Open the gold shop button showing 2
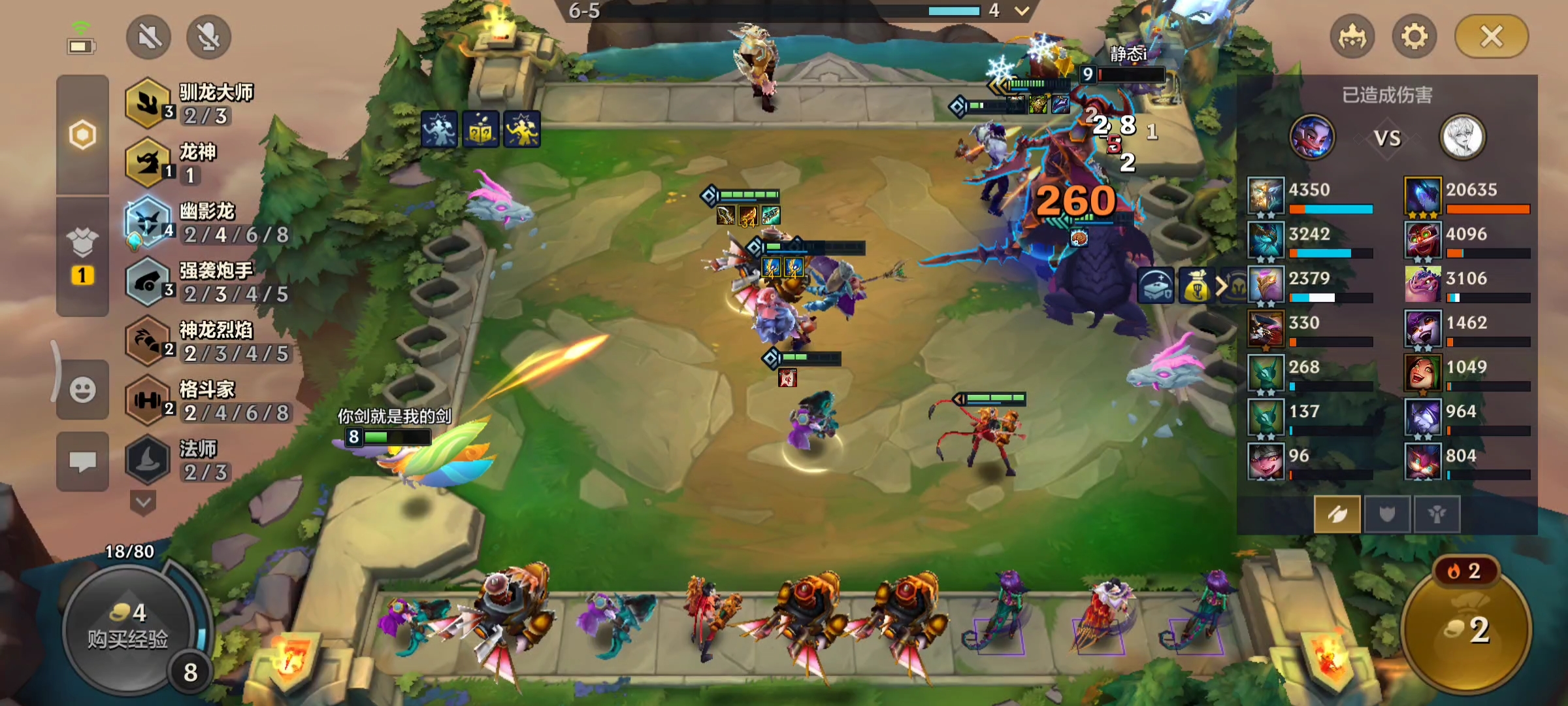The width and height of the screenshot is (1568, 706). (1466, 628)
